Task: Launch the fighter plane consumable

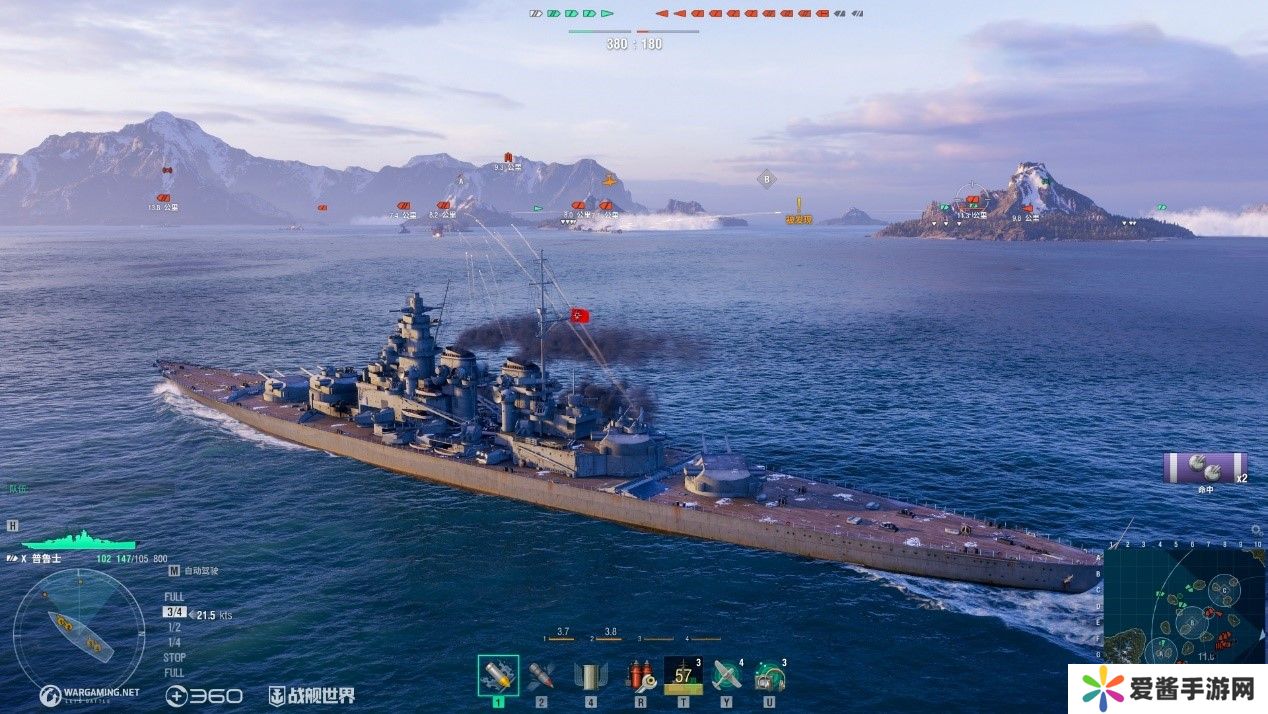Action: [x=727, y=676]
